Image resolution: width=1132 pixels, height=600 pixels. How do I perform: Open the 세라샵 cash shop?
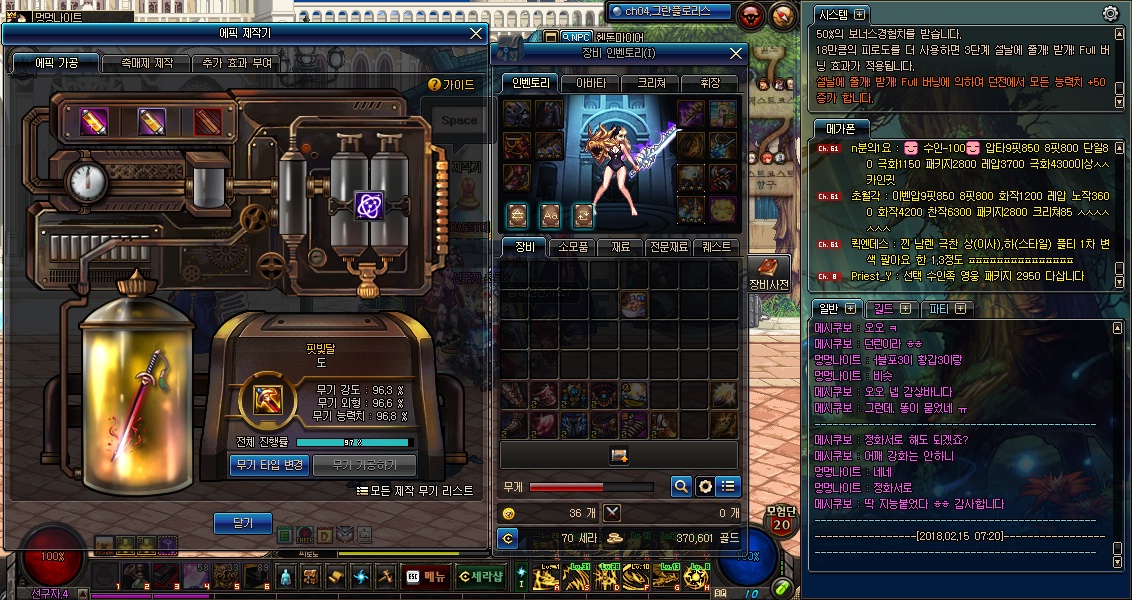pyautogui.click(x=483, y=576)
